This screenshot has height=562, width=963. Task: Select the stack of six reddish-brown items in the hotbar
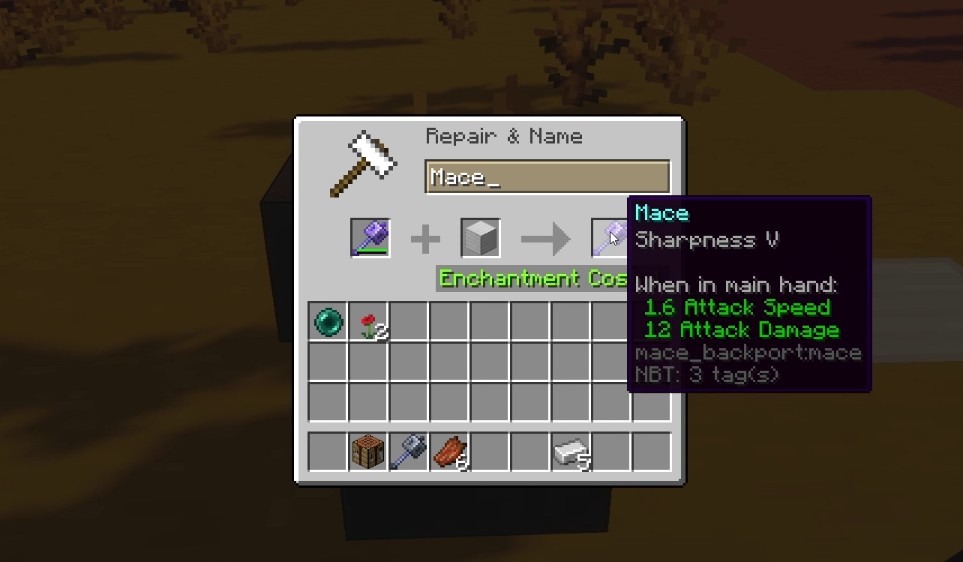[x=449, y=452]
